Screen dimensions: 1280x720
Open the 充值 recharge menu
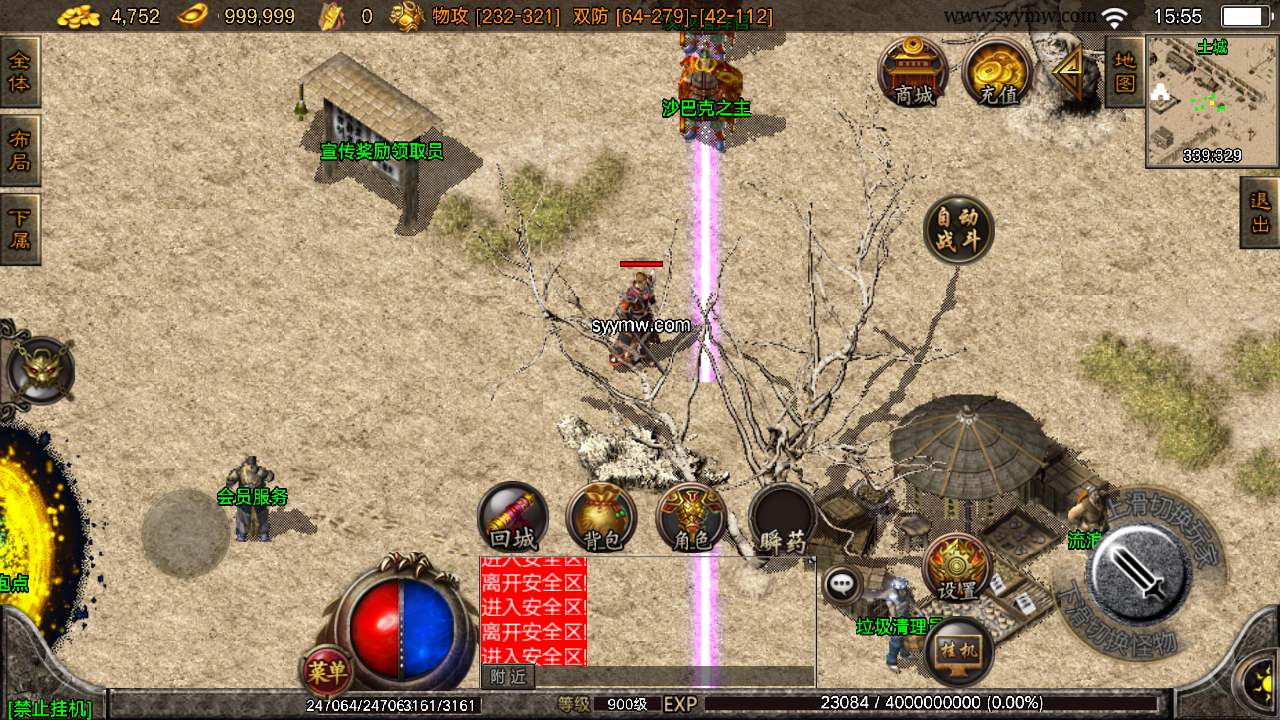[997, 73]
